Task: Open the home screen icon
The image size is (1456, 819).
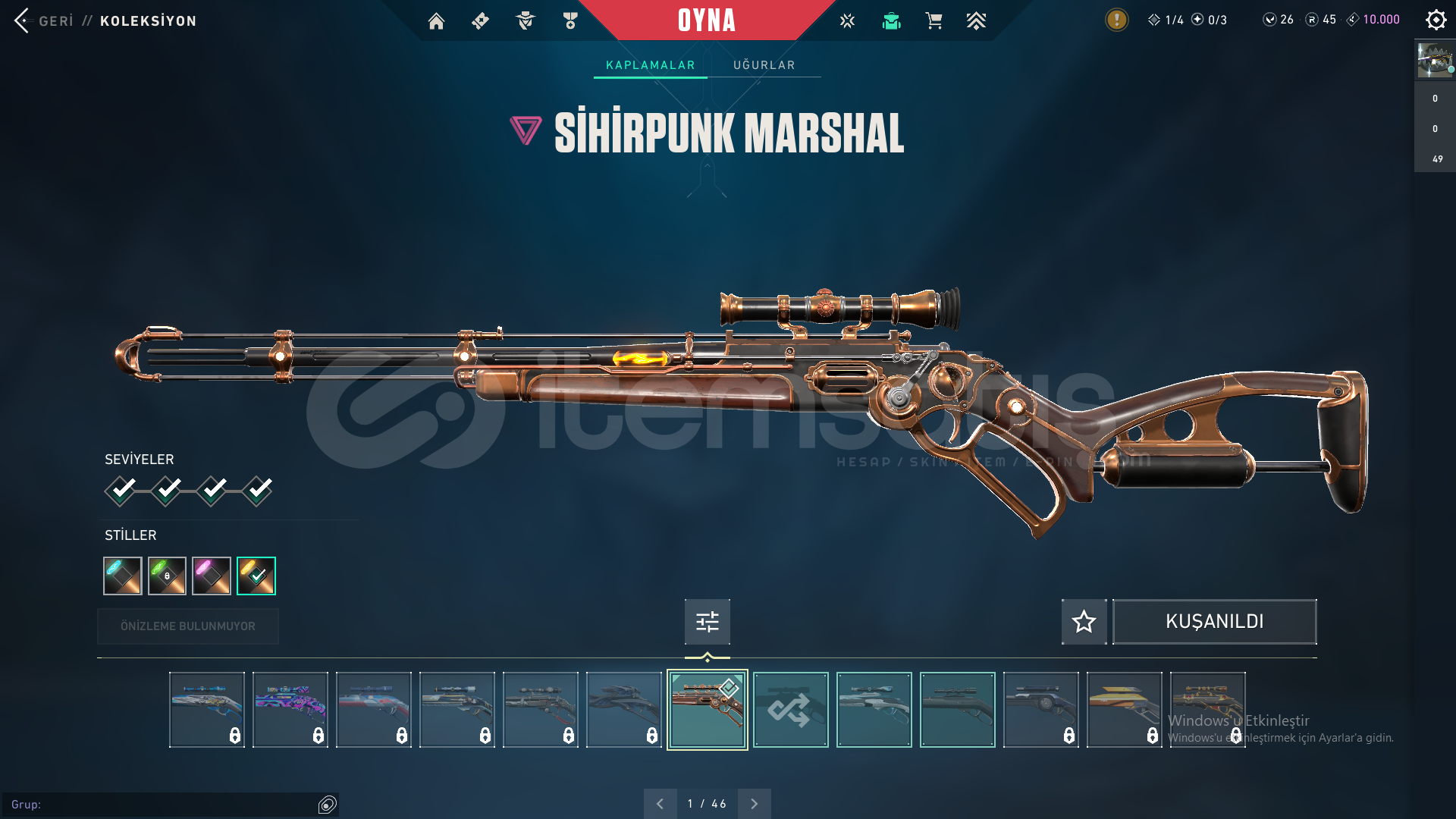Action: point(436,21)
